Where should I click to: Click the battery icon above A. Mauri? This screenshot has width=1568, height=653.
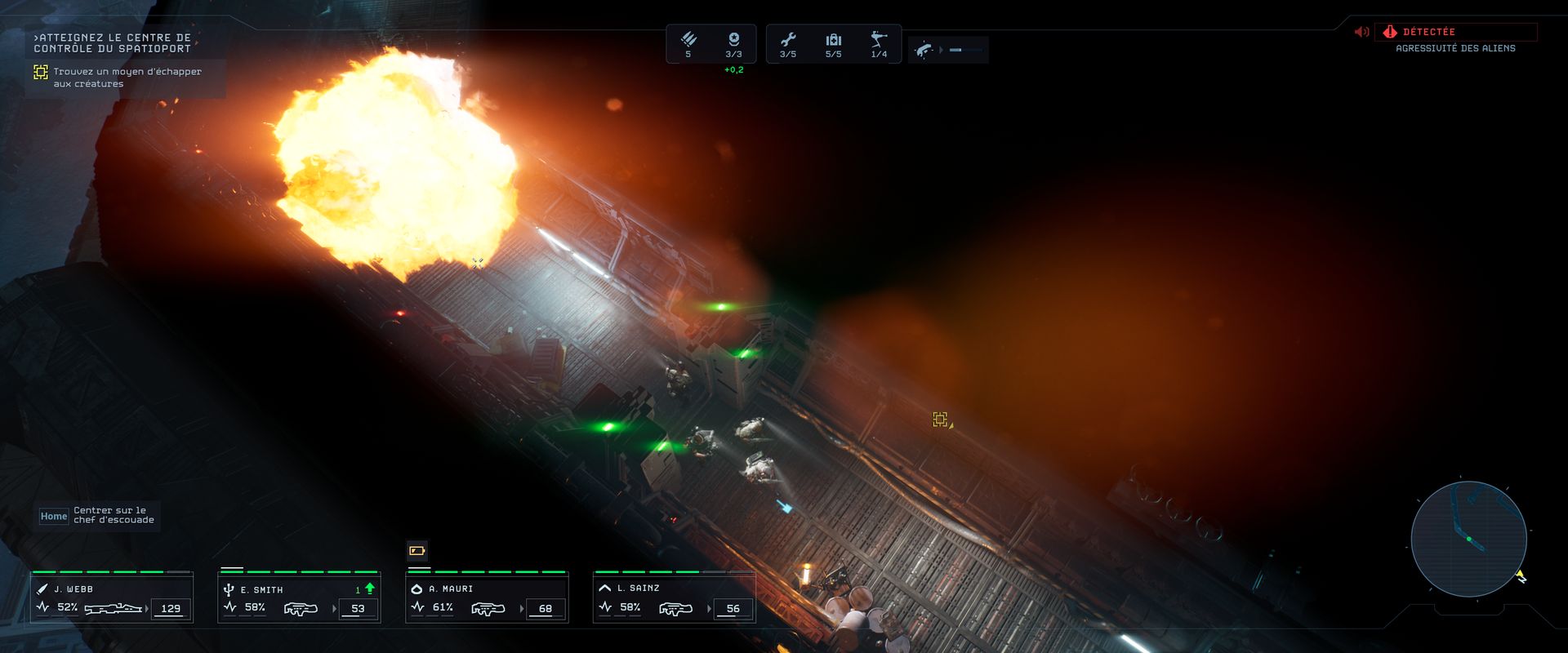[417, 551]
